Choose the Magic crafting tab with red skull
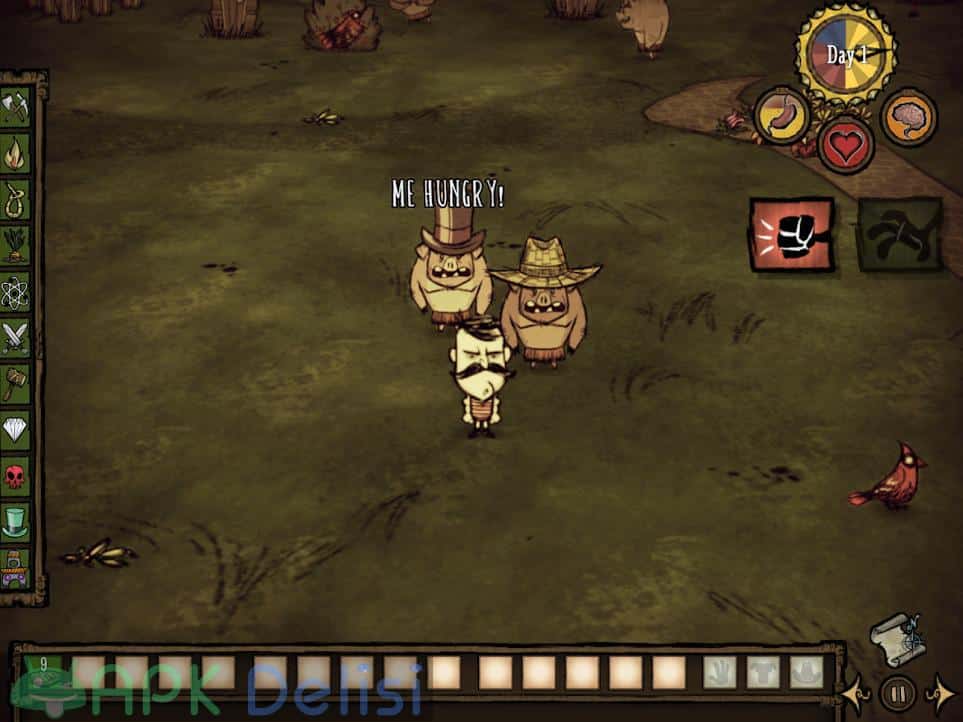The image size is (963, 722). pos(16,476)
